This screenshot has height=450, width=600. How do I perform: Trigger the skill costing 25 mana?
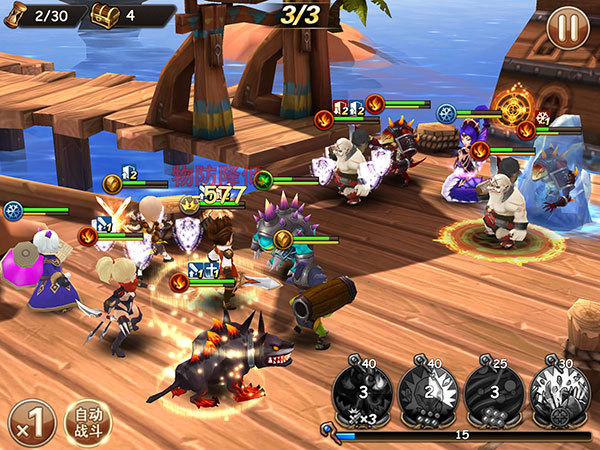click(x=493, y=390)
